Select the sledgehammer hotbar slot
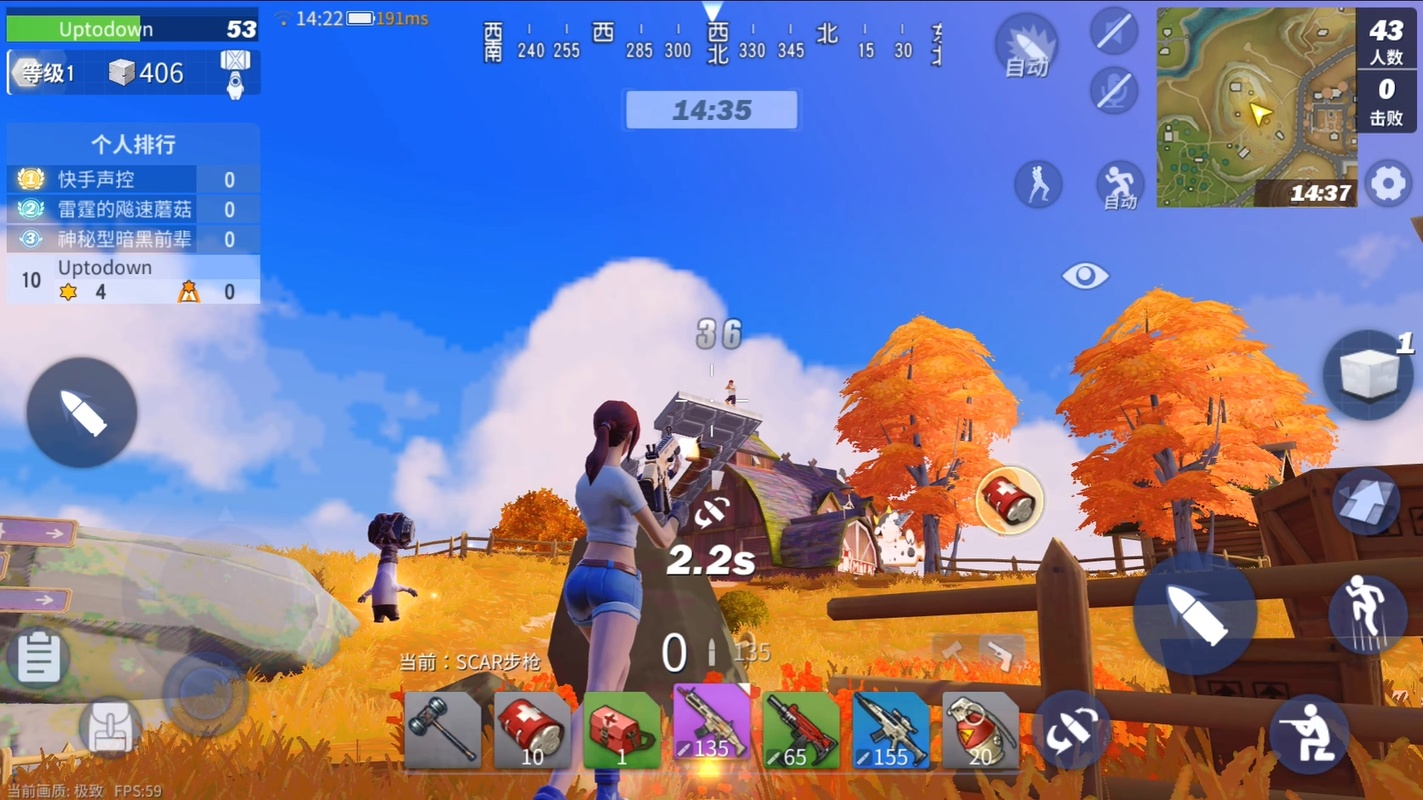This screenshot has height=800, width=1423. (x=443, y=730)
